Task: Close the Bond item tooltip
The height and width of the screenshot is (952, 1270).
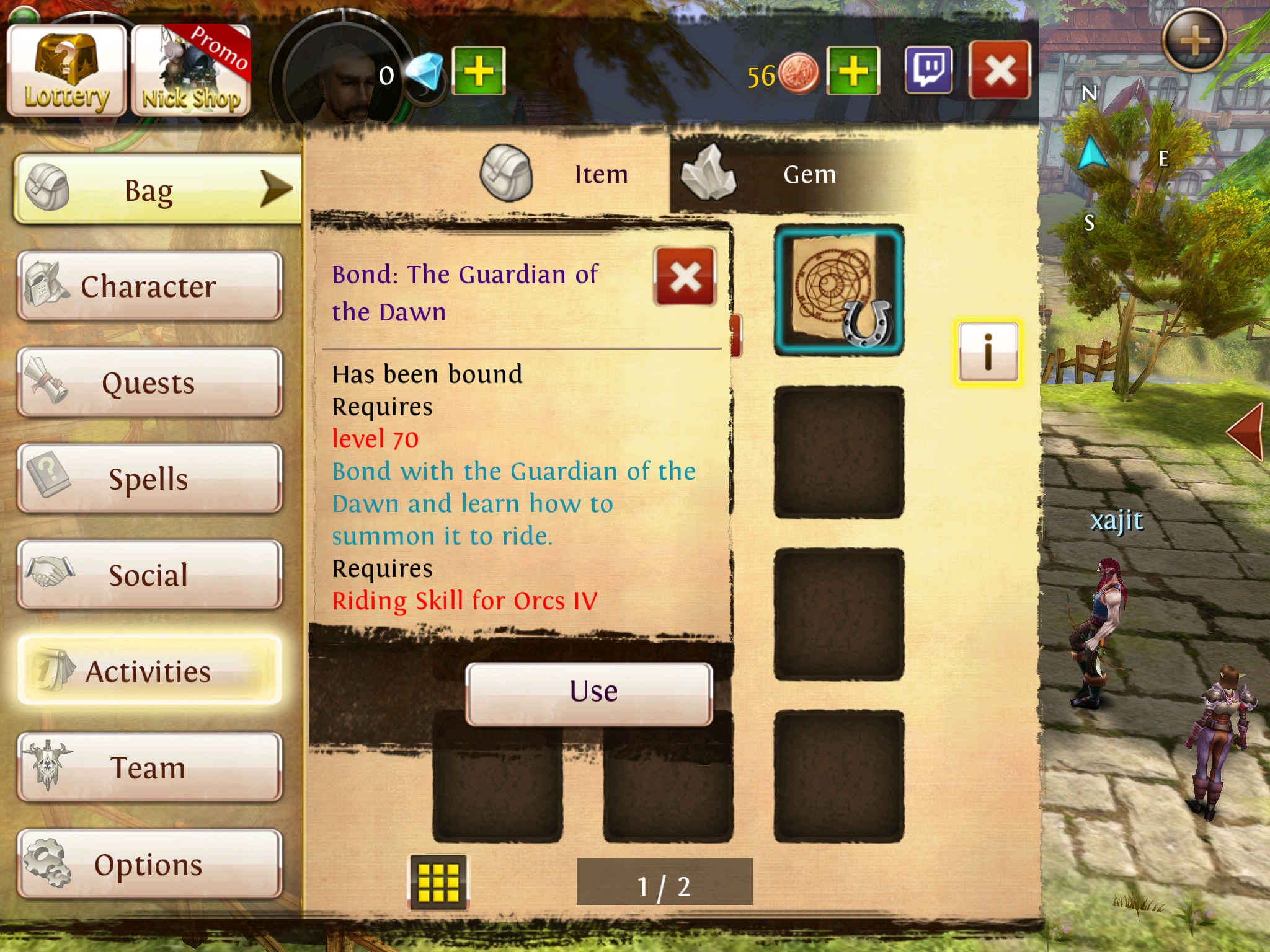Action: (685, 276)
